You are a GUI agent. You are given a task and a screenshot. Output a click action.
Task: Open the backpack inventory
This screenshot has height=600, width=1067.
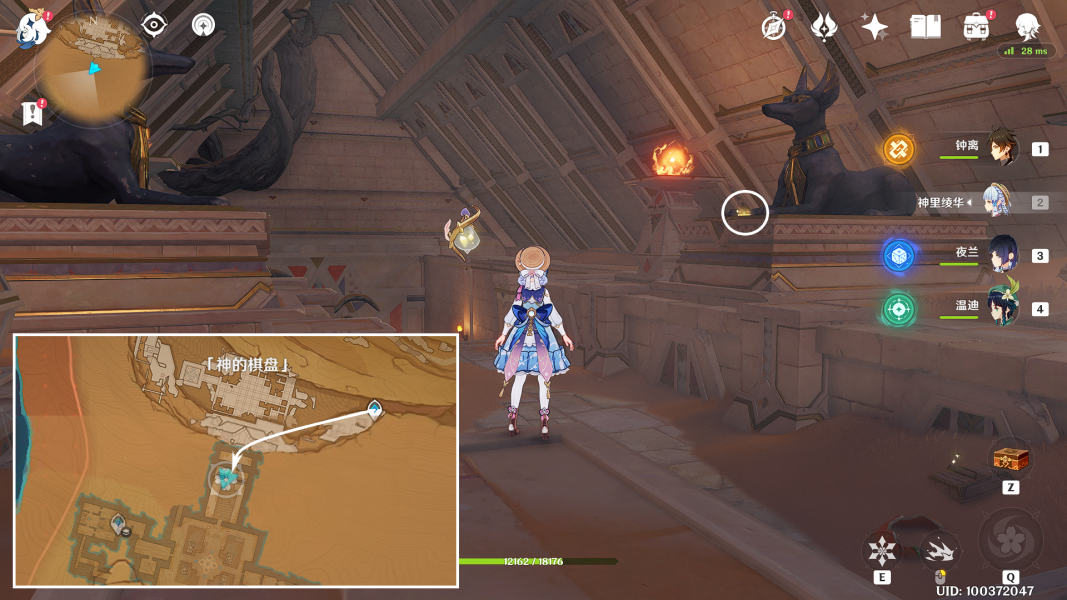(976, 27)
